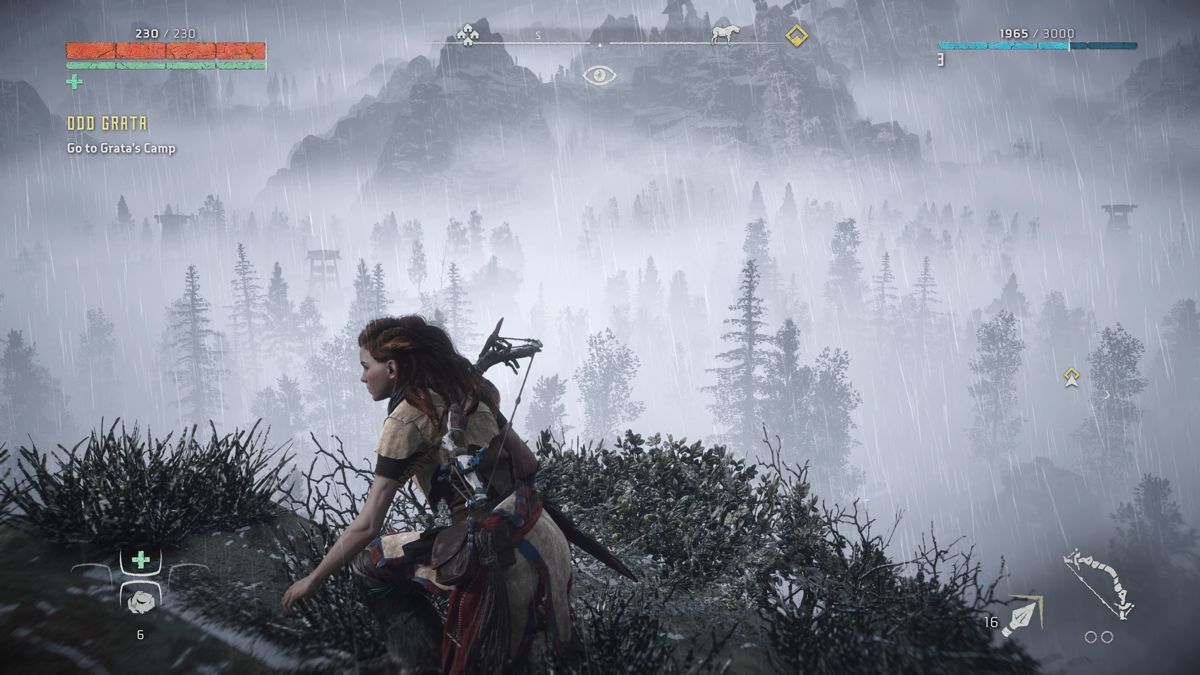The height and width of the screenshot is (675, 1200).
Task: Choose the equipped bow weapon icon
Action: pyautogui.click(x=1097, y=585)
